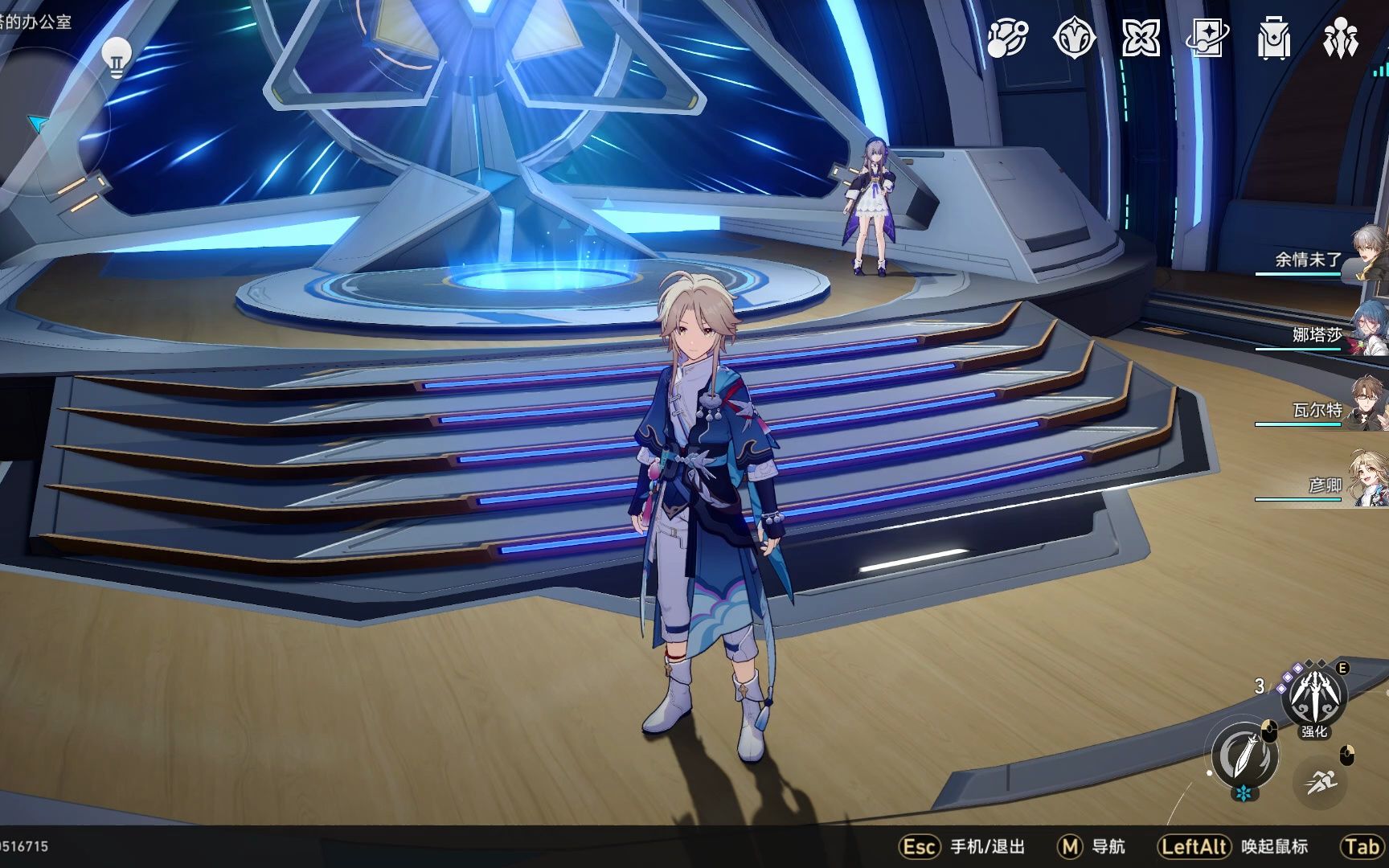
Task: Open the character roster three-figures icon
Action: coord(1340,38)
